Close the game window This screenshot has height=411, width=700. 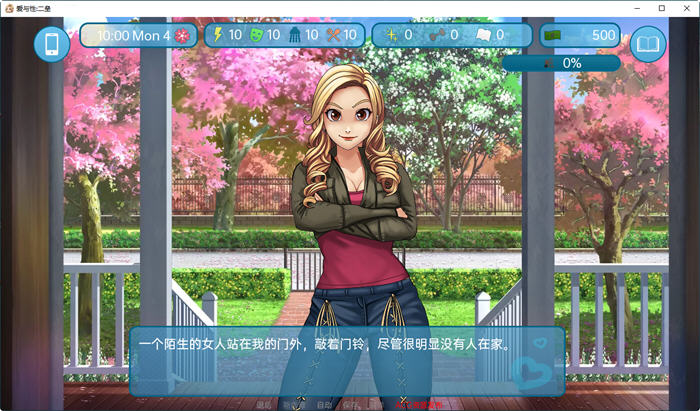(686, 8)
